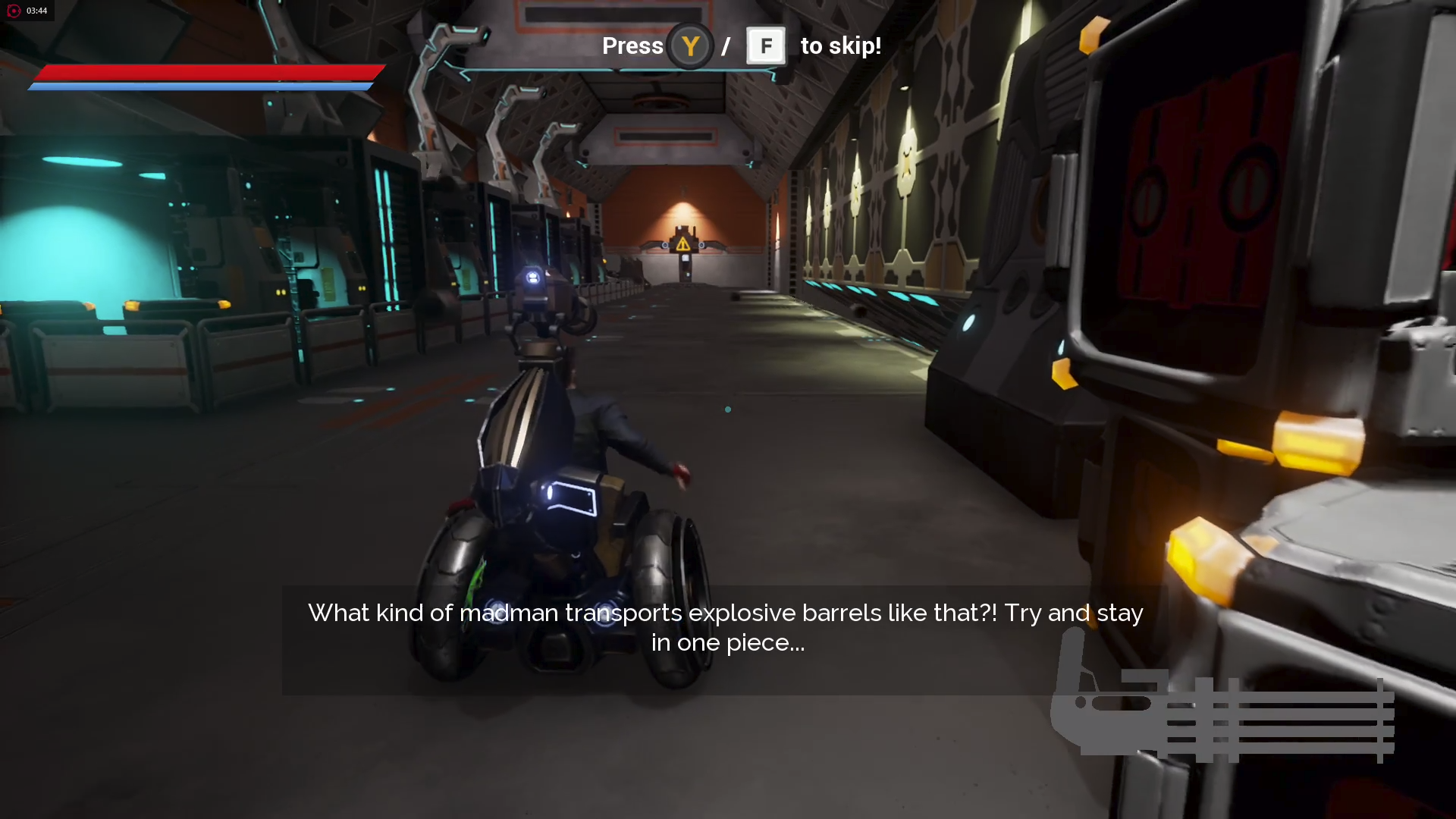The image size is (1456, 819).
Task: Click the 'to skip!' text label
Action: (839, 45)
